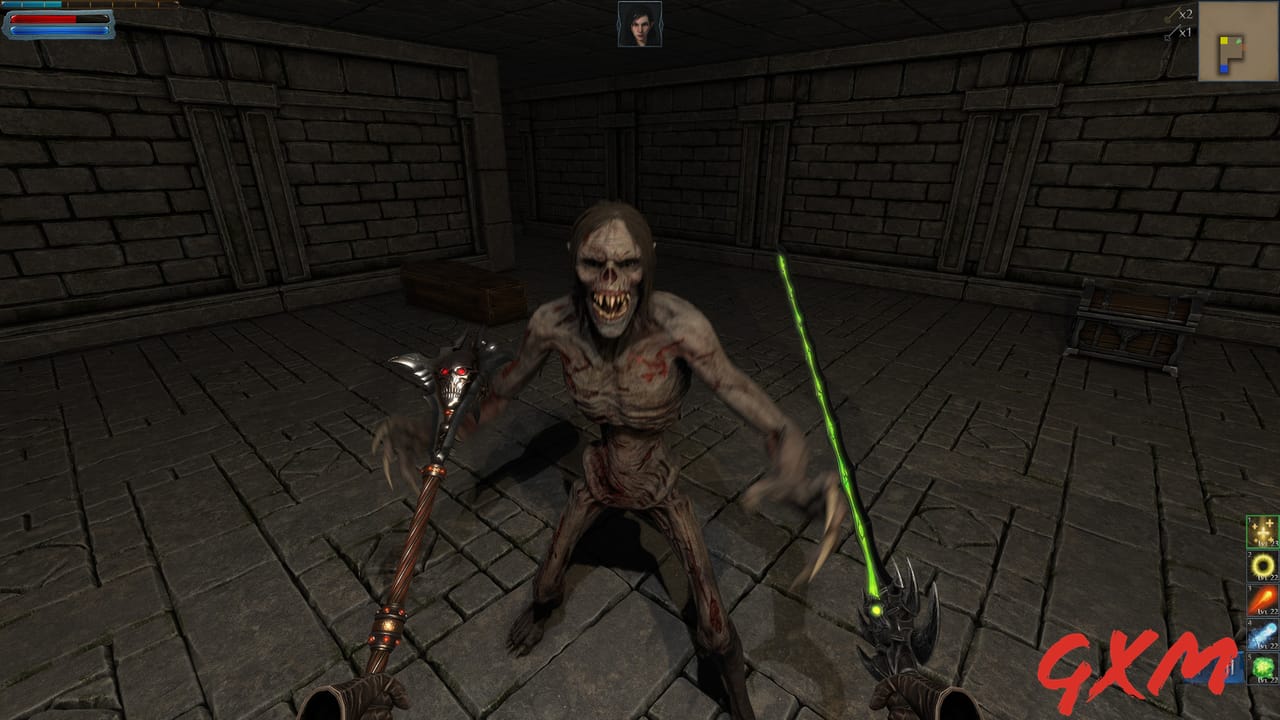The height and width of the screenshot is (720, 1280).
Task: Click the minimap in the top right corner
Action: point(1237,42)
